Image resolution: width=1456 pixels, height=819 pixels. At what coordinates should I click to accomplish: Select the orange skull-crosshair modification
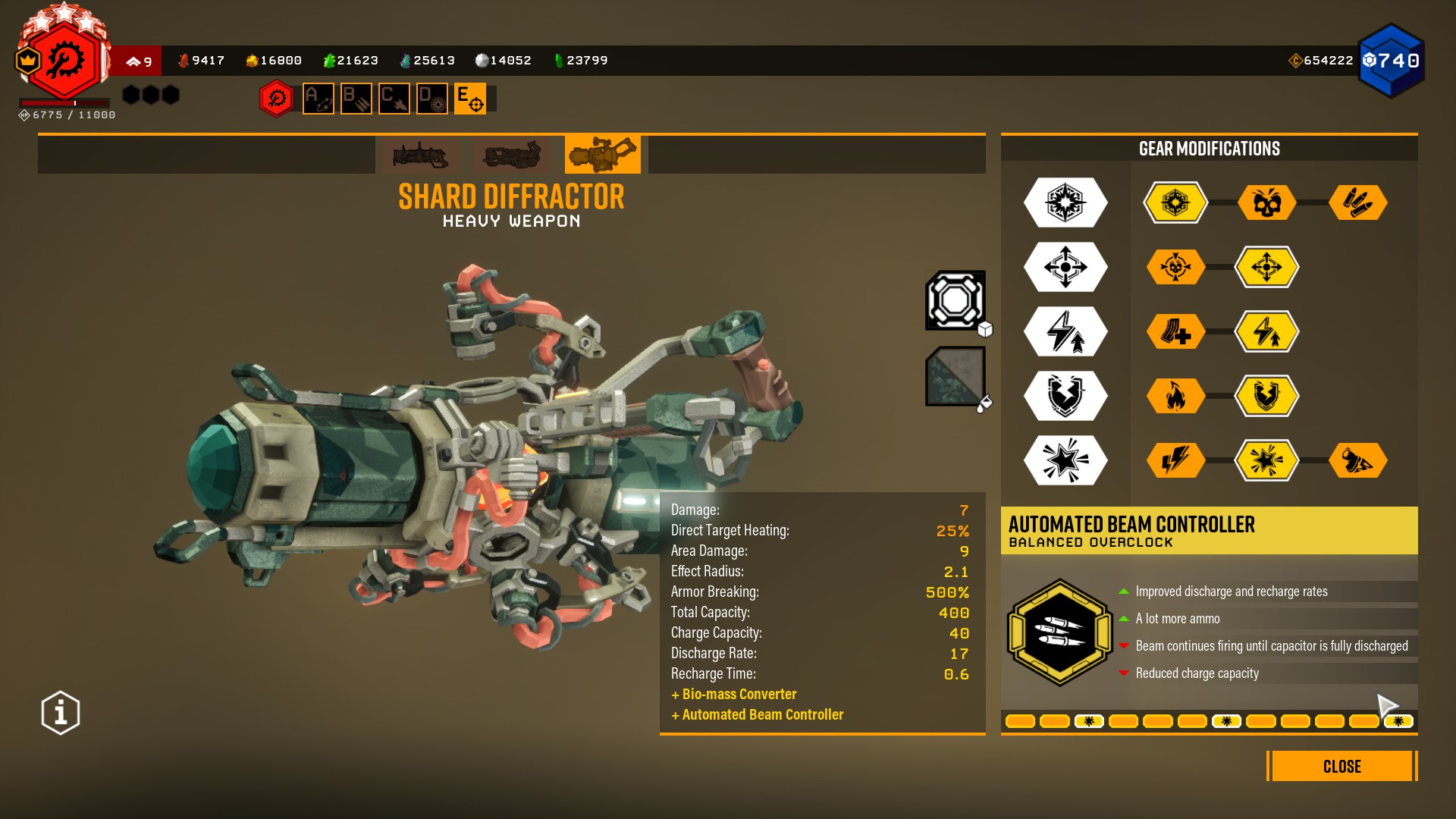tap(1175, 267)
